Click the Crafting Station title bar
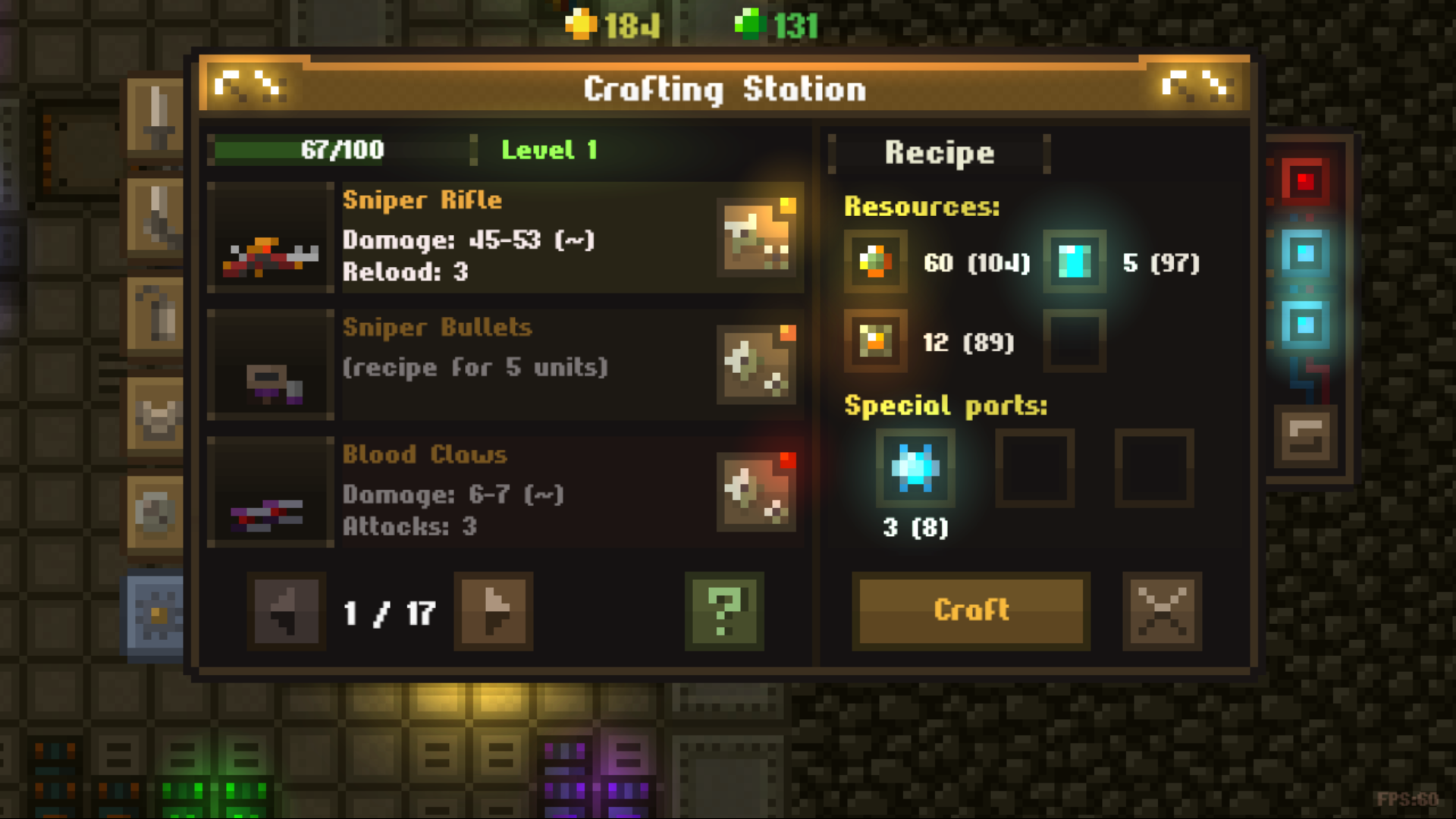Viewport: 1456px width, 819px height. (725, 88)
